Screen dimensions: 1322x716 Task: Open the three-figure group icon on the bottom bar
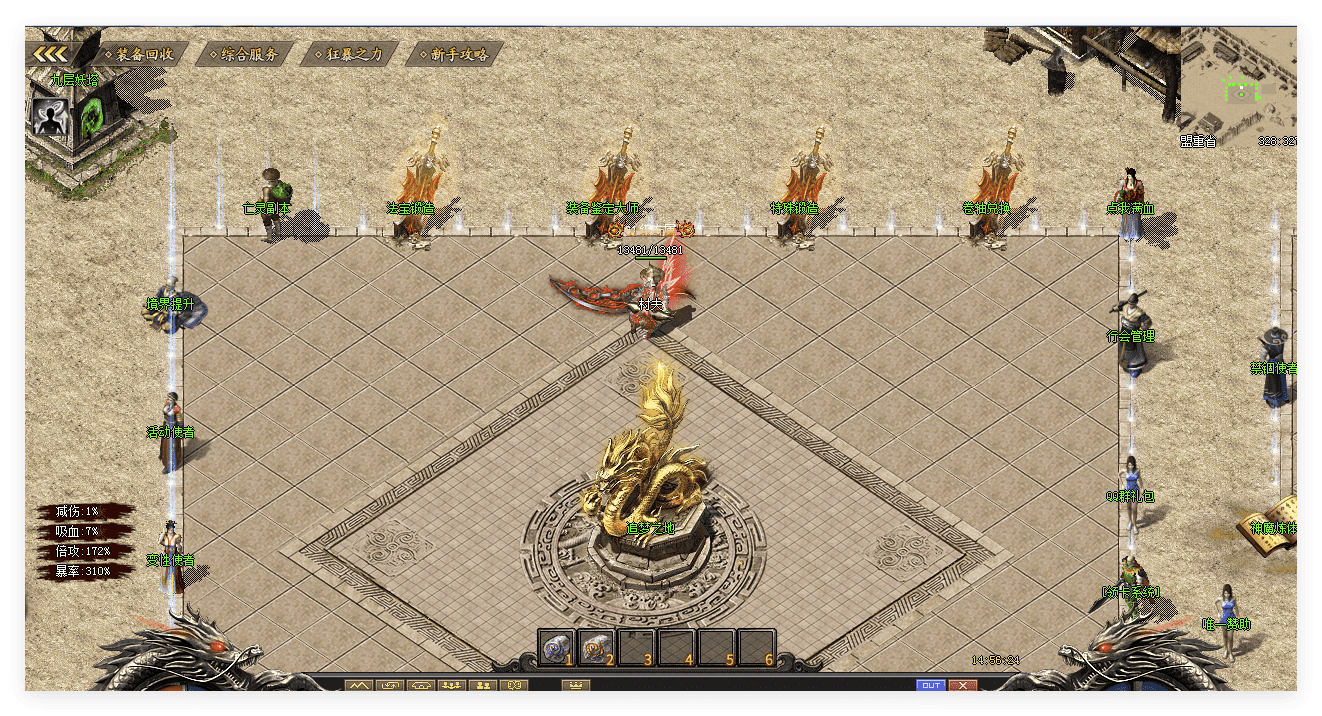[x=451, y=685]
